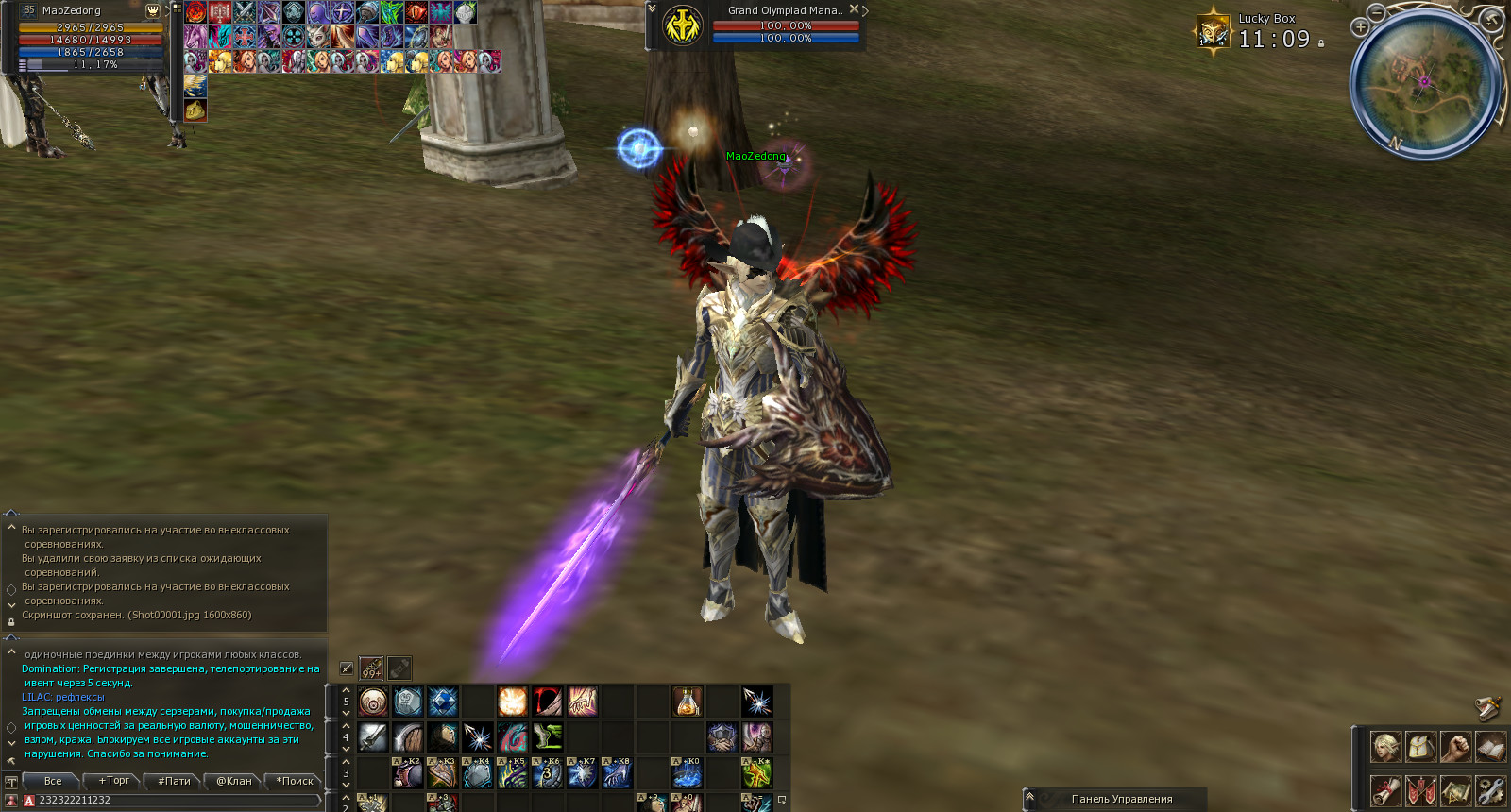Image resolution: width=1511 pixels, height=812 pixels.
Task: Click the circular minimap
Action: click(x=1426, y=83)
